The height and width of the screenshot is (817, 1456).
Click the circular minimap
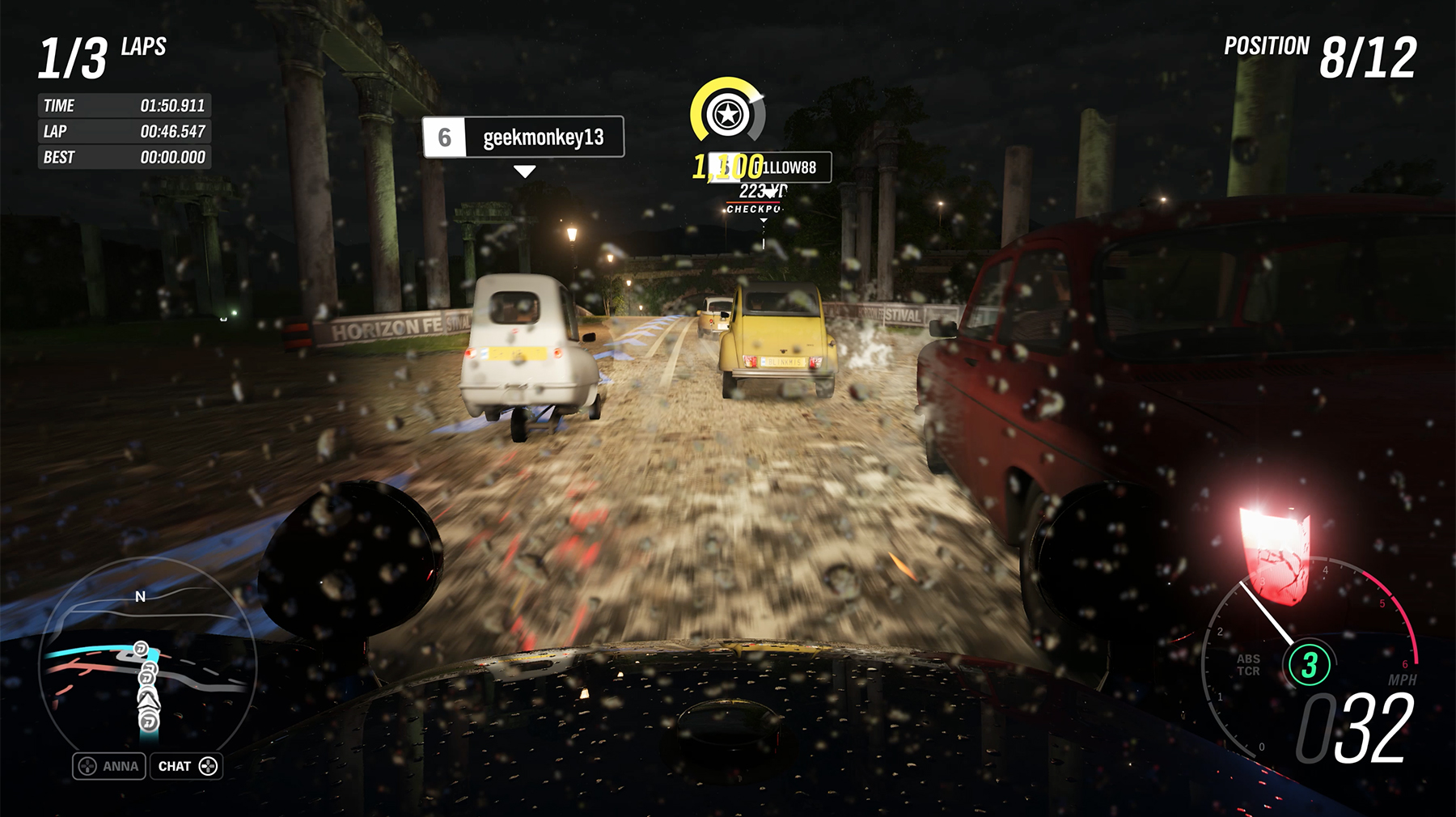(147, 659)
